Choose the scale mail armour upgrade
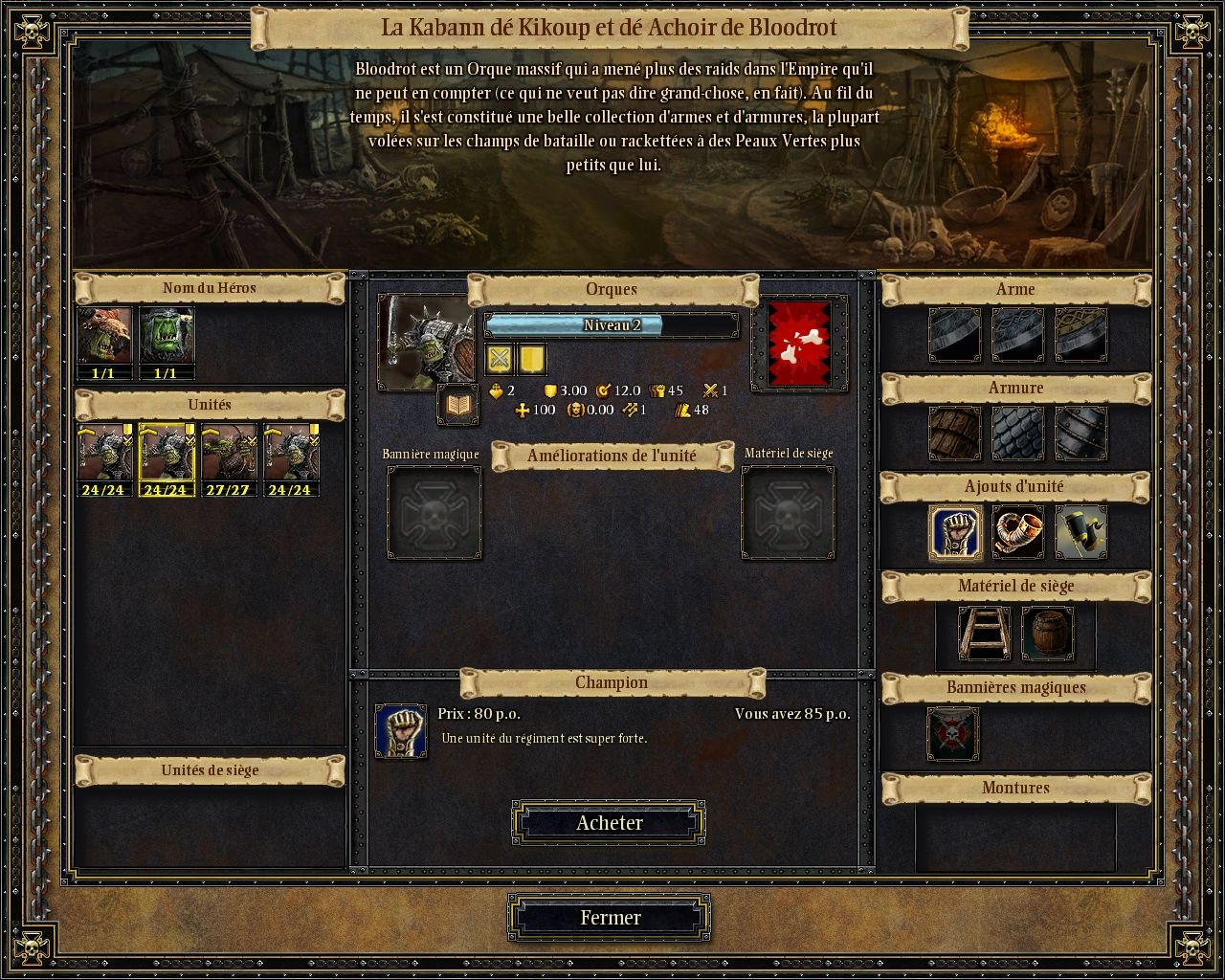Viewport: 1225px width, 980px height. (1017, 434)
